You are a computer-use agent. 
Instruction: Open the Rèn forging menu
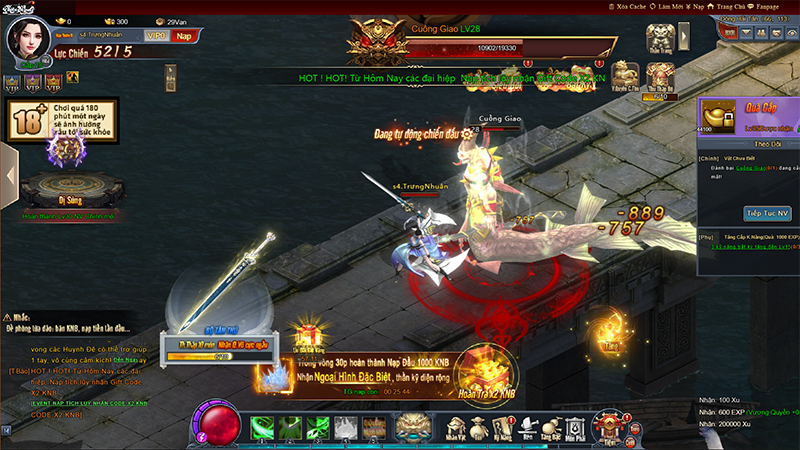528,427
